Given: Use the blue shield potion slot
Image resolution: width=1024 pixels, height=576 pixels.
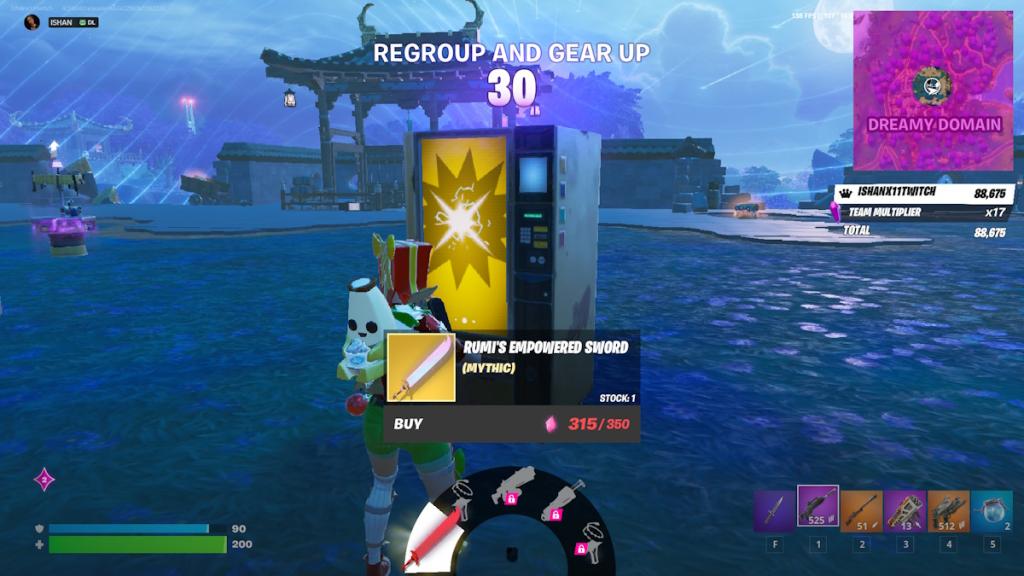Looking at the screenshot, I should tap(992, 509).
